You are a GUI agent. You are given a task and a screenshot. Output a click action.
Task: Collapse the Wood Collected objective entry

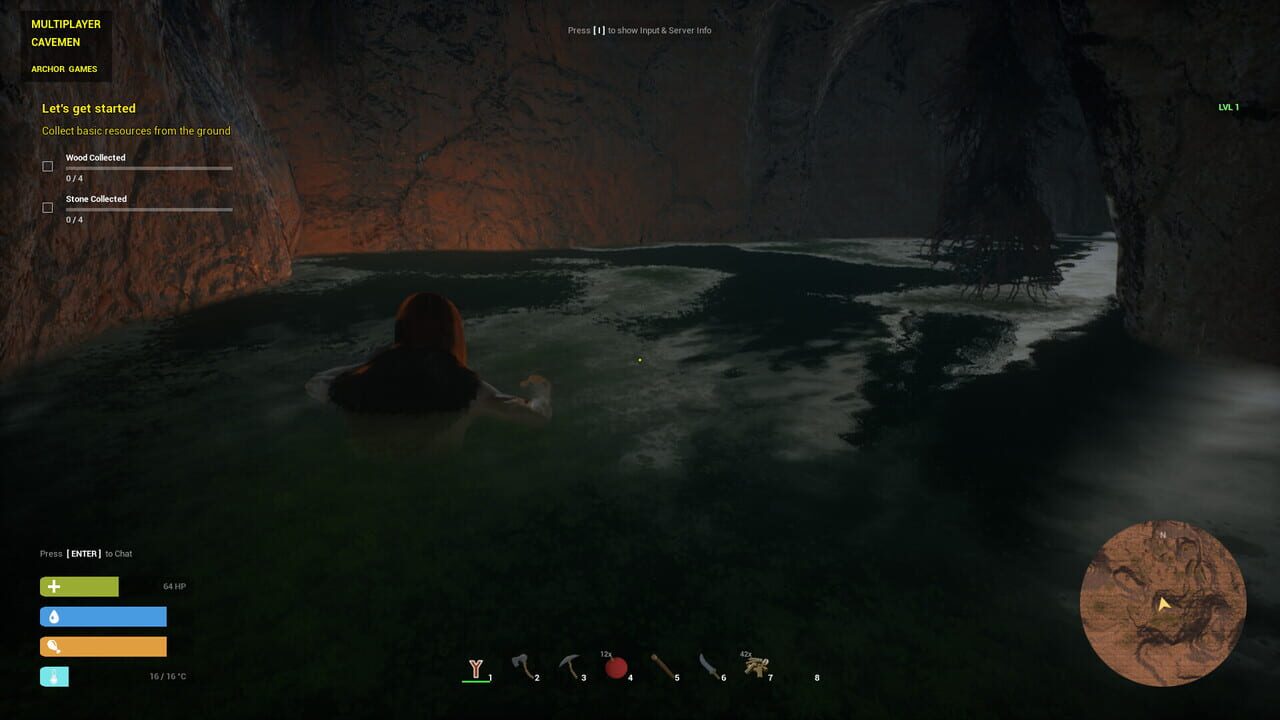click(97, 157)
